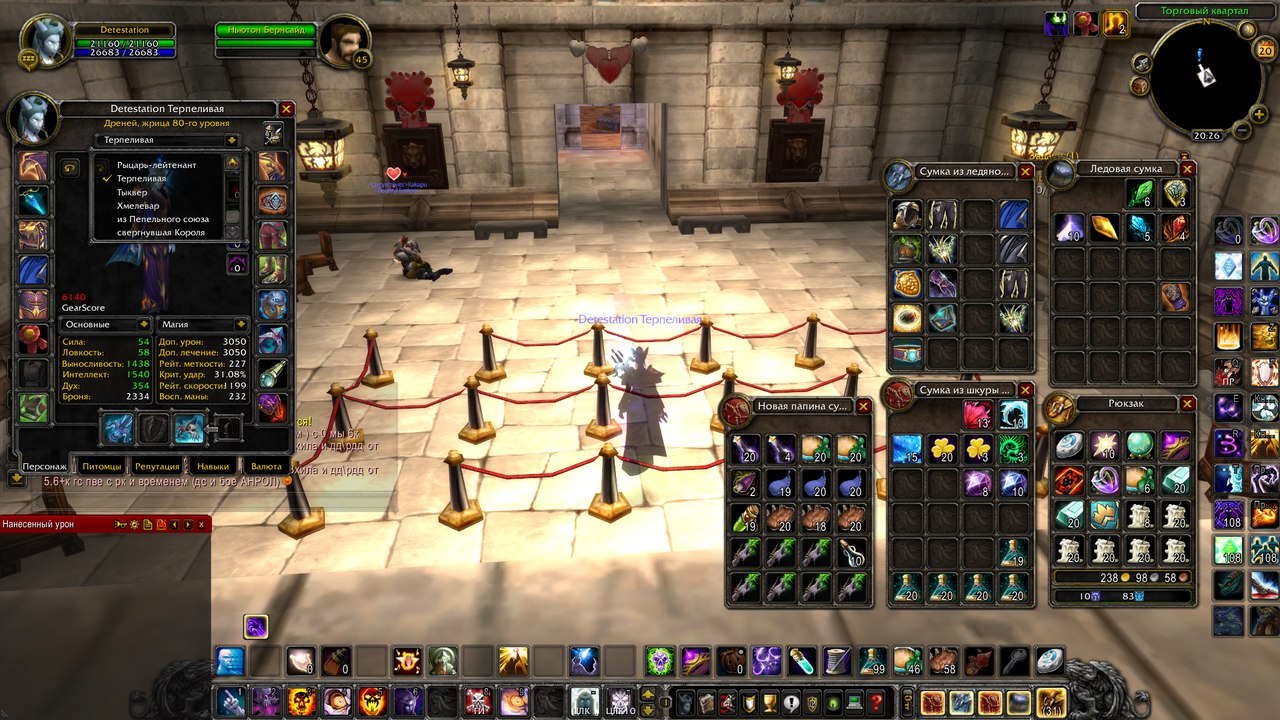Select the Терпеливая title dropdown

click(x=166, y=141)
